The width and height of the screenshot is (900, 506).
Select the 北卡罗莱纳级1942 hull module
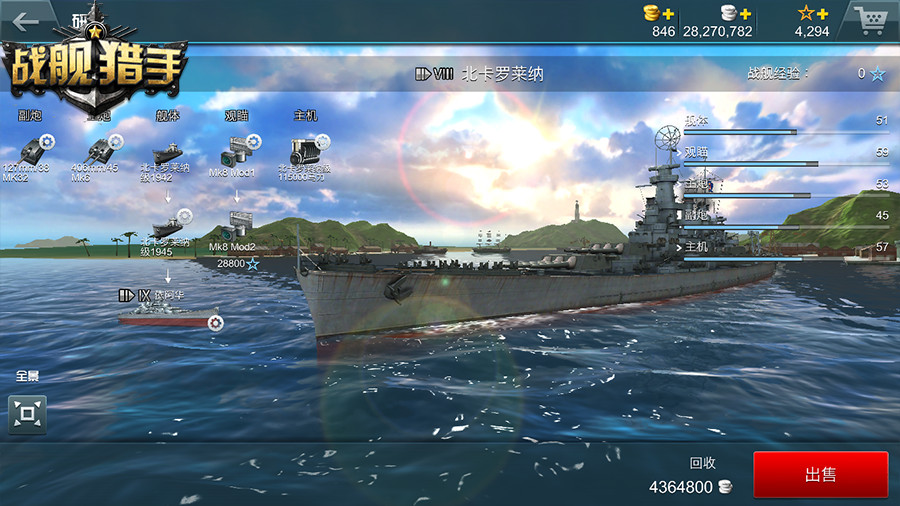167,154
